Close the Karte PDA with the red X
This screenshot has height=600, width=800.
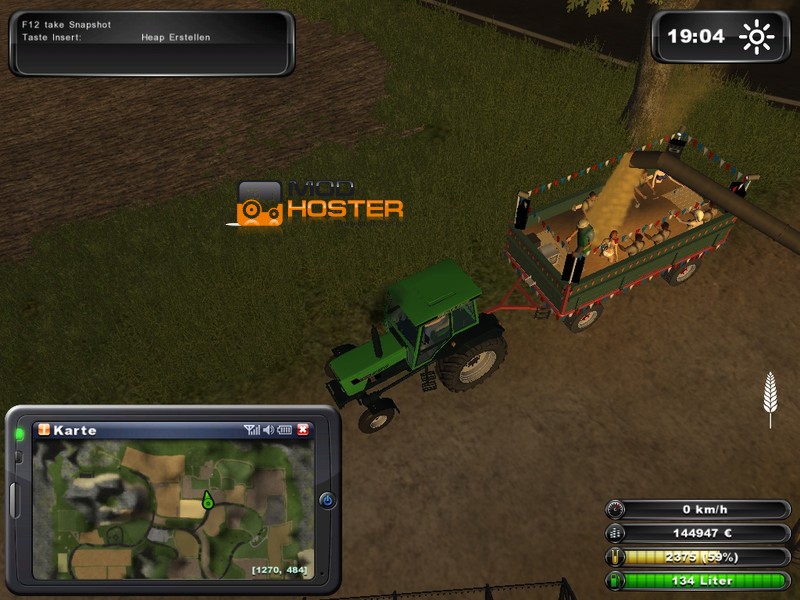tap(303, 430)
